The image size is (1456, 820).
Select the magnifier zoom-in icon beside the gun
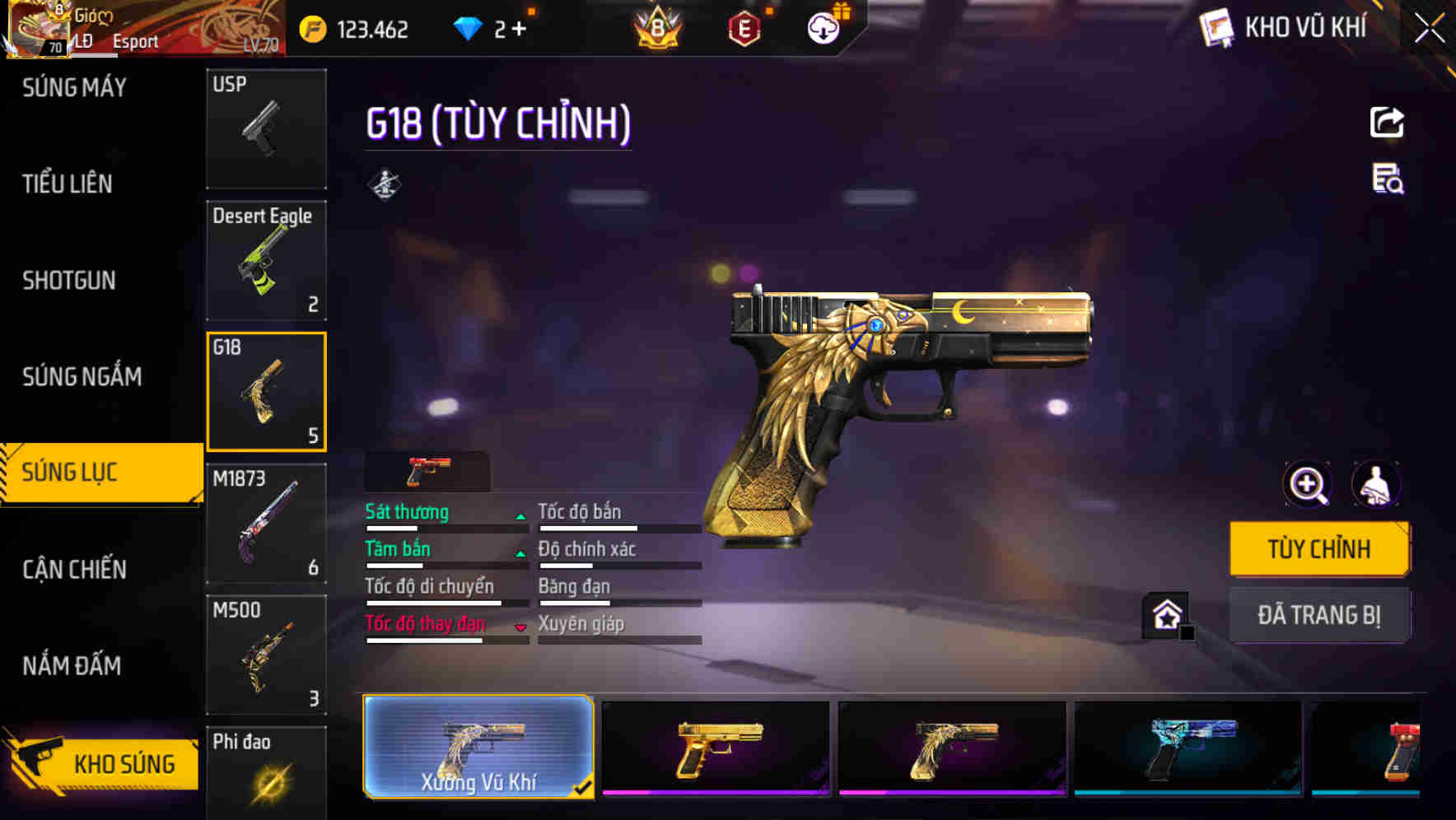click(1306, 484)
